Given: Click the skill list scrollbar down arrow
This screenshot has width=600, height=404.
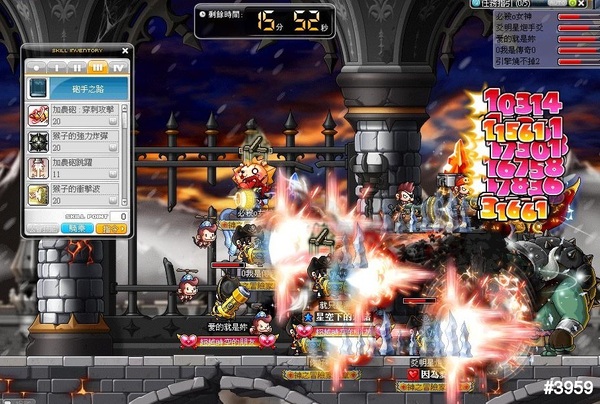Looking at the screenshot, I should (127, 201).
